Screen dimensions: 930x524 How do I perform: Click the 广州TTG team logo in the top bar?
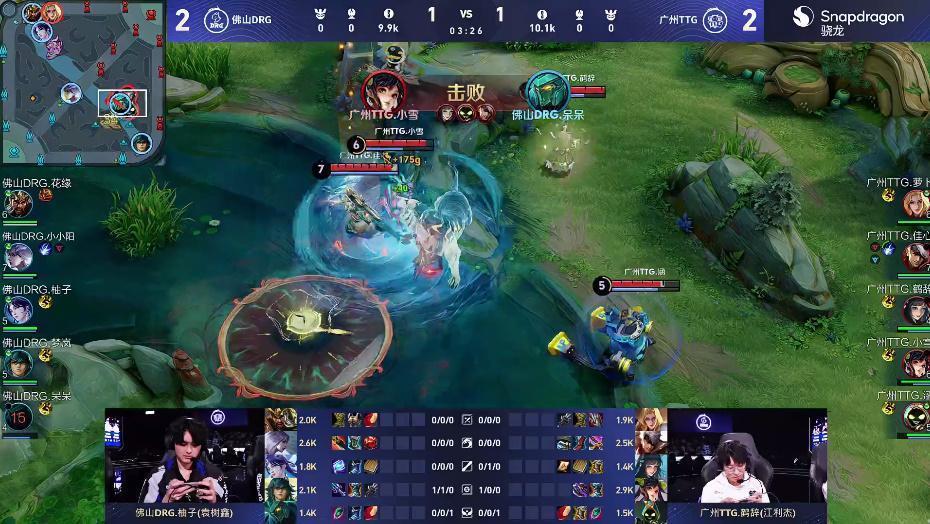(x=715, y=21)
